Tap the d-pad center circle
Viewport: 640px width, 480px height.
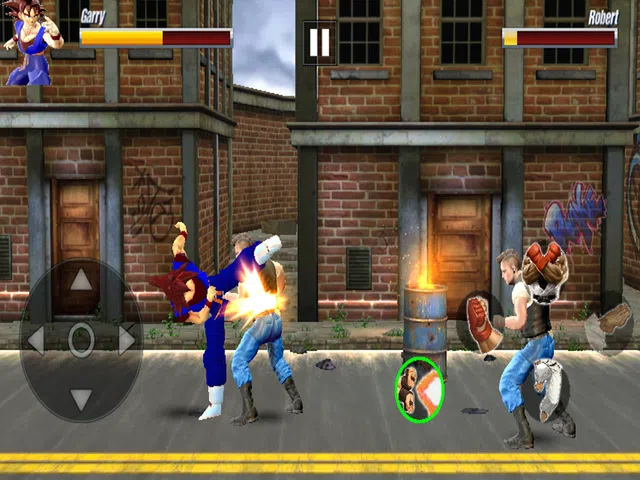[x=81, y=340]
